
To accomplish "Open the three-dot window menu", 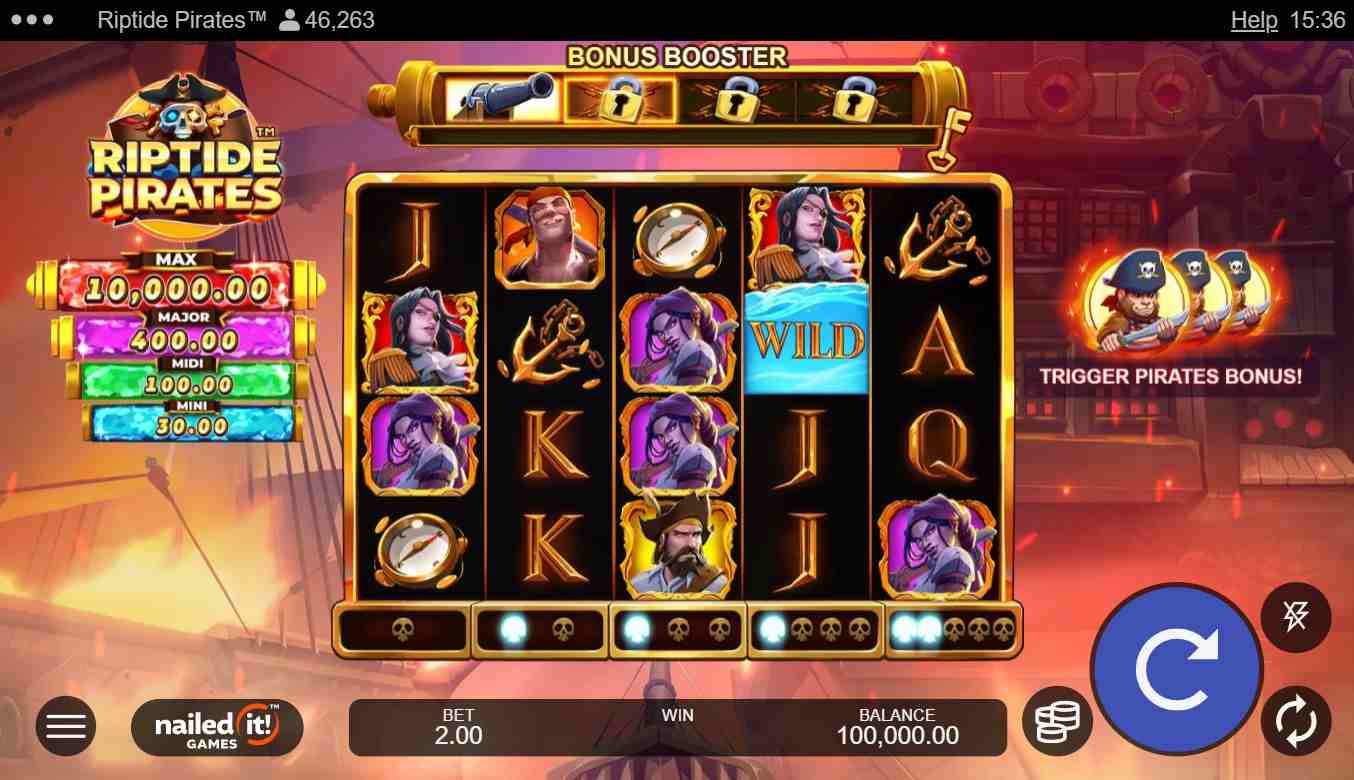I will click(x=34, y=20).
